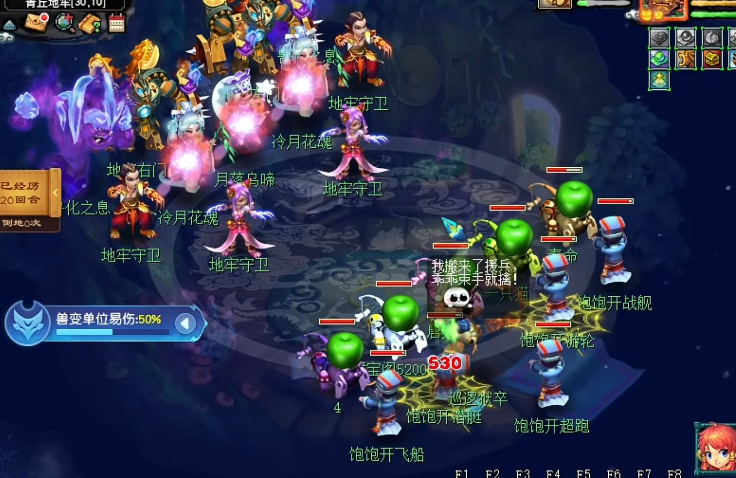Select the roaring tiger buff icon
Viewport: 736px width, 478px height.
(685, 59)
